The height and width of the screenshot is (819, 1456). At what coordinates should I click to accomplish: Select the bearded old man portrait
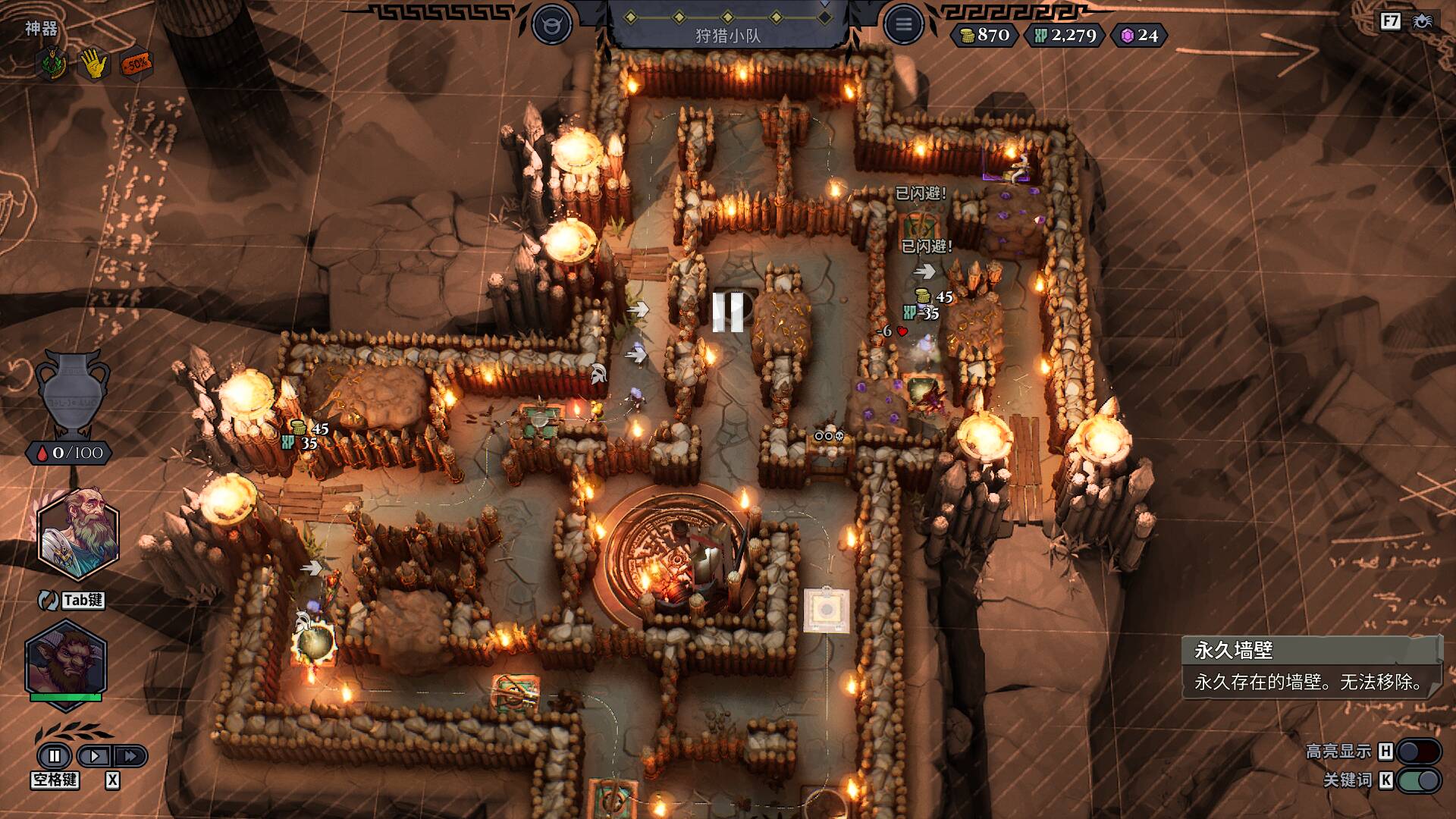[x=78, y=533]
